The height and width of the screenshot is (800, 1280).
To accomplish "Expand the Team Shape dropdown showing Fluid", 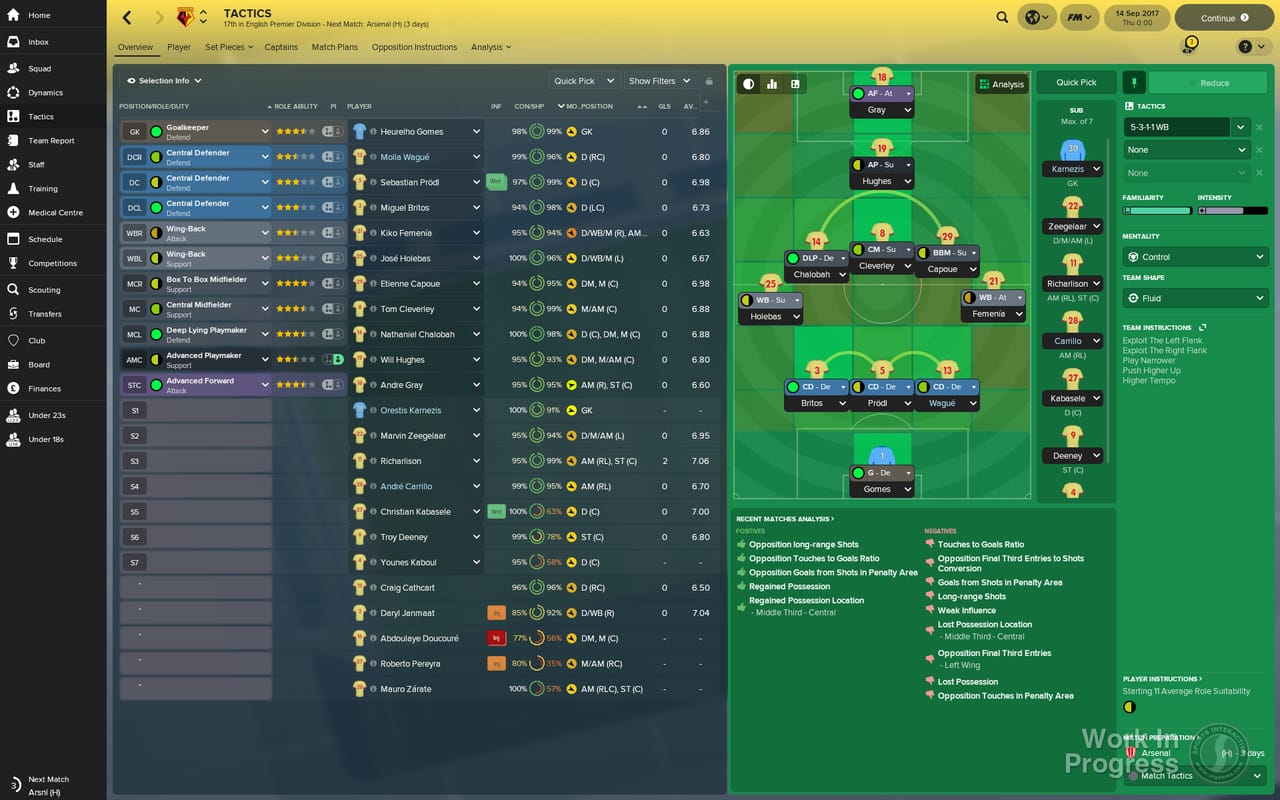I will point(1195,298).
